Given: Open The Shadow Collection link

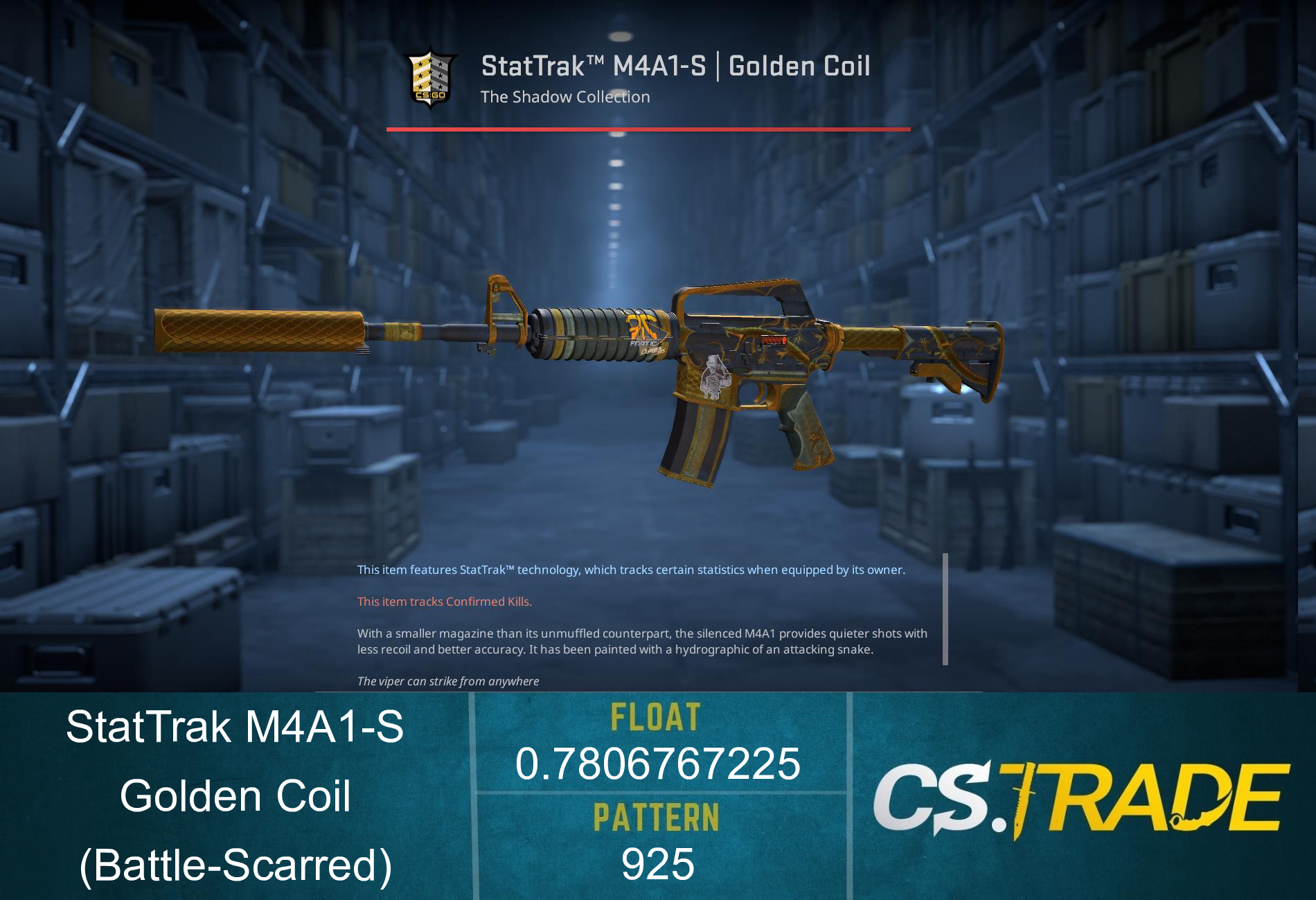Looking at the screenshot, I should (x=566, y=97).
